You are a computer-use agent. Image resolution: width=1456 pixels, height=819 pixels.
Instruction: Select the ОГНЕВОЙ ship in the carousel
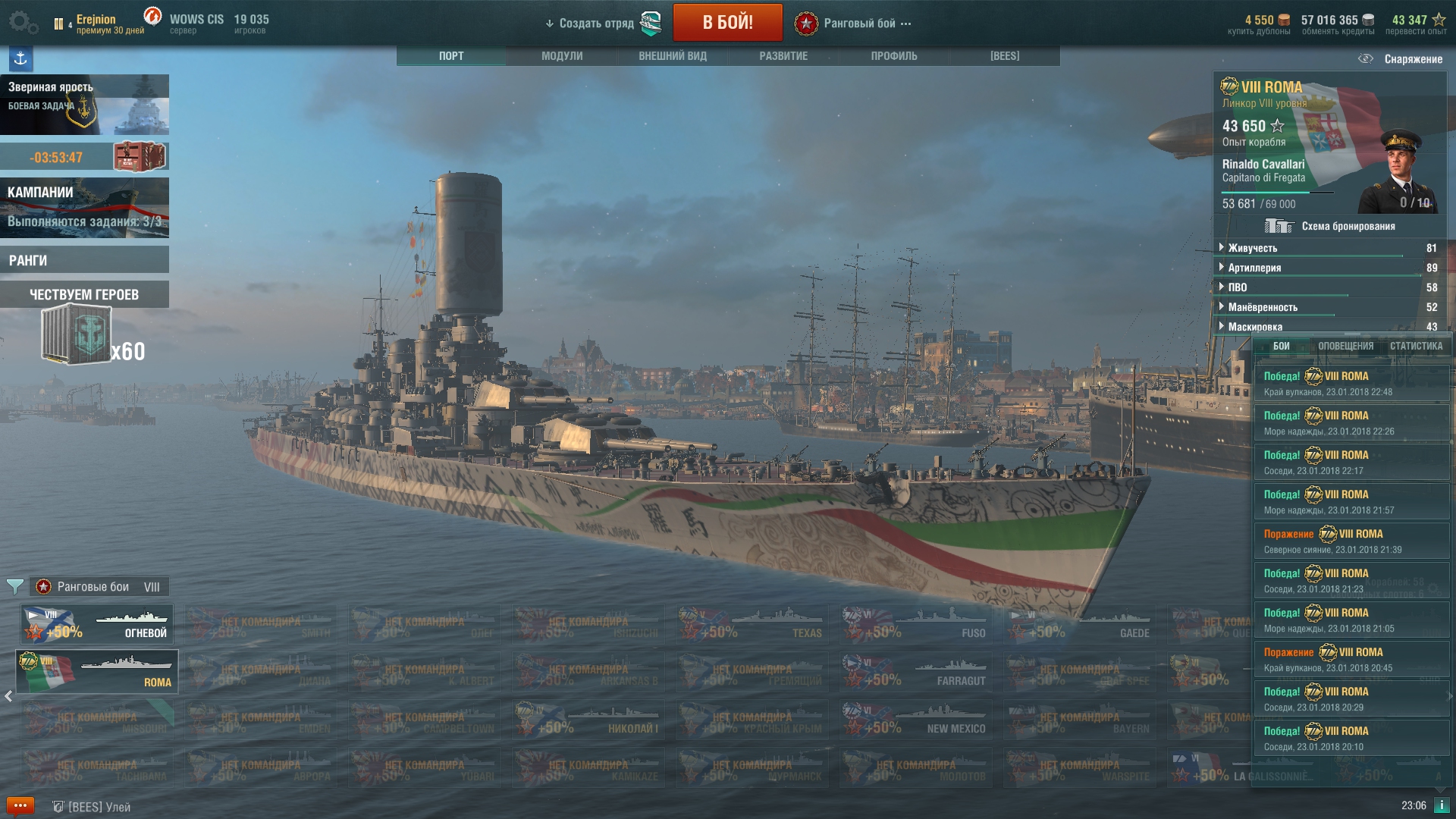[x=97, y=623]
